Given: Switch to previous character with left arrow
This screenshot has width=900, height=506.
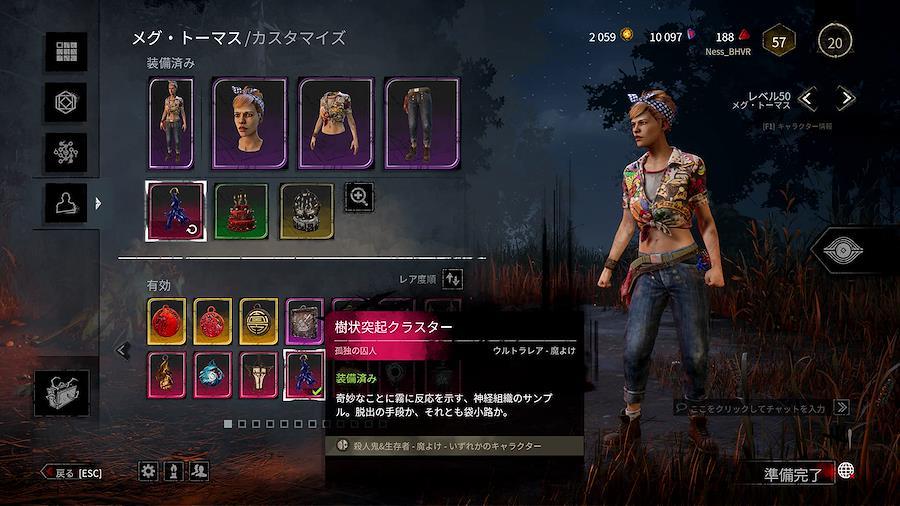Looking at the screenshot, I should pyautogui.click(x=808, y=98).
